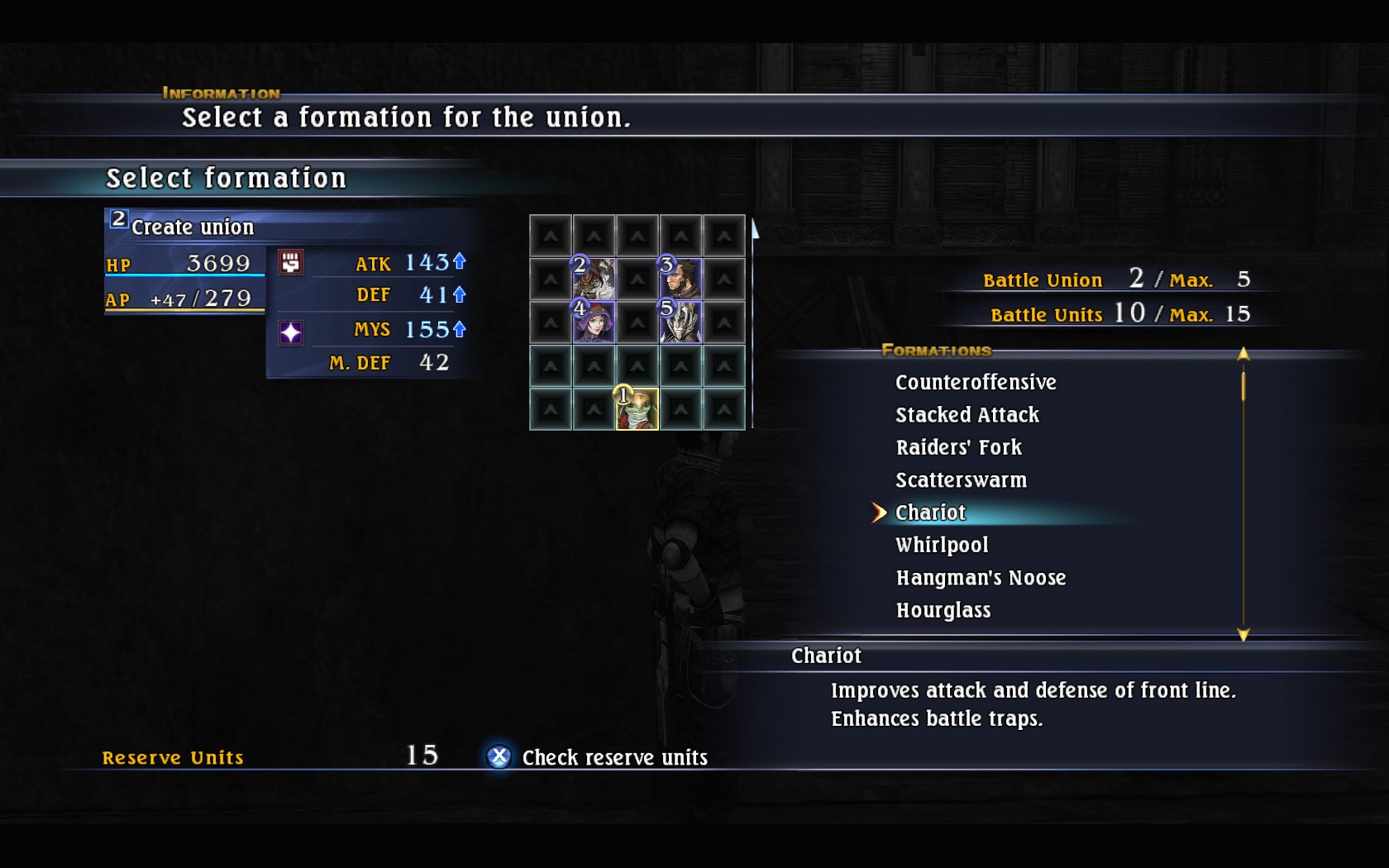Confirm the highlighted Chariot formation
The image size is (1389, 868).
(930, 513)
